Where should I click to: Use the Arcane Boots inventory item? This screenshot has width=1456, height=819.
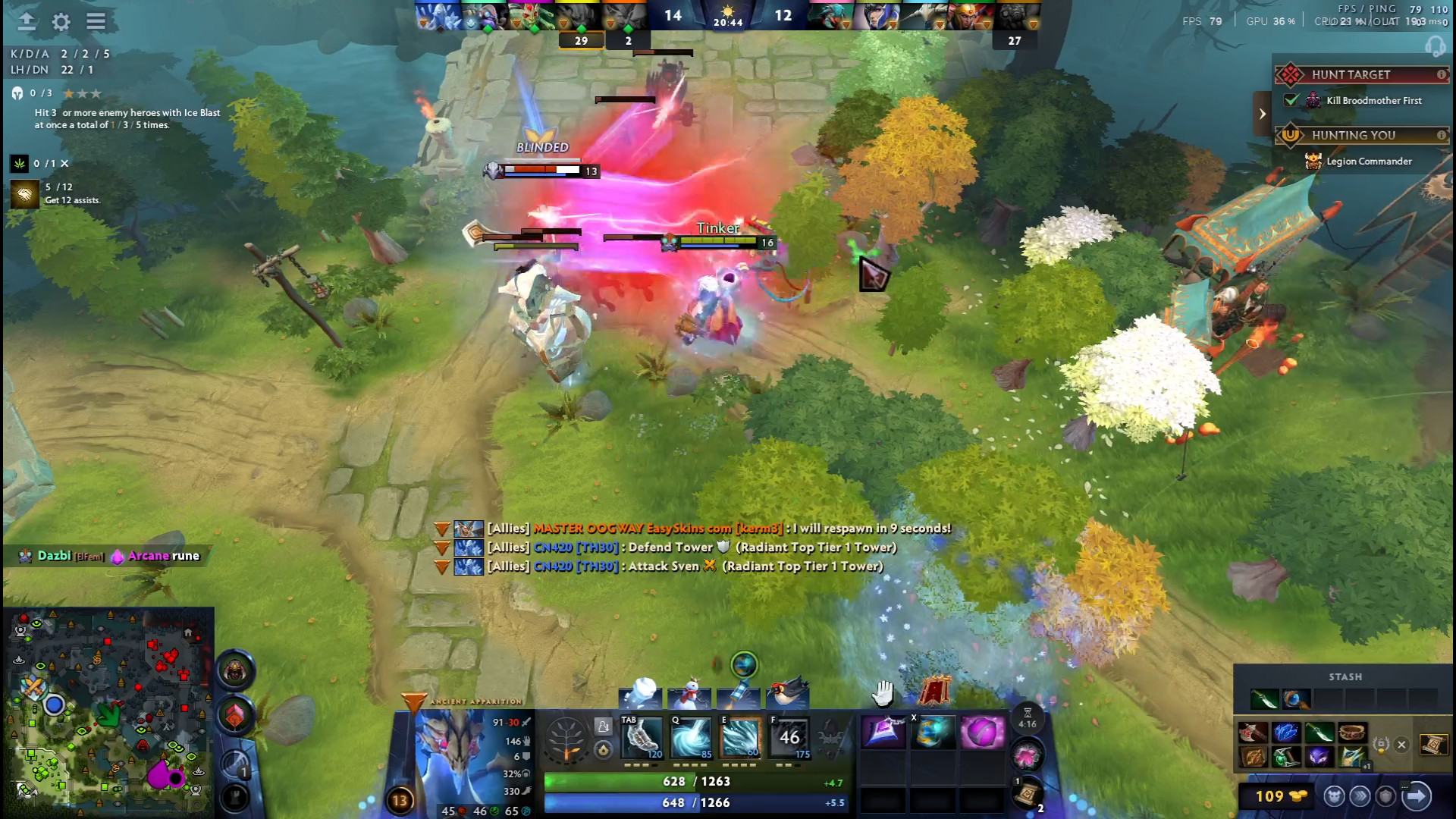[933, 733]
